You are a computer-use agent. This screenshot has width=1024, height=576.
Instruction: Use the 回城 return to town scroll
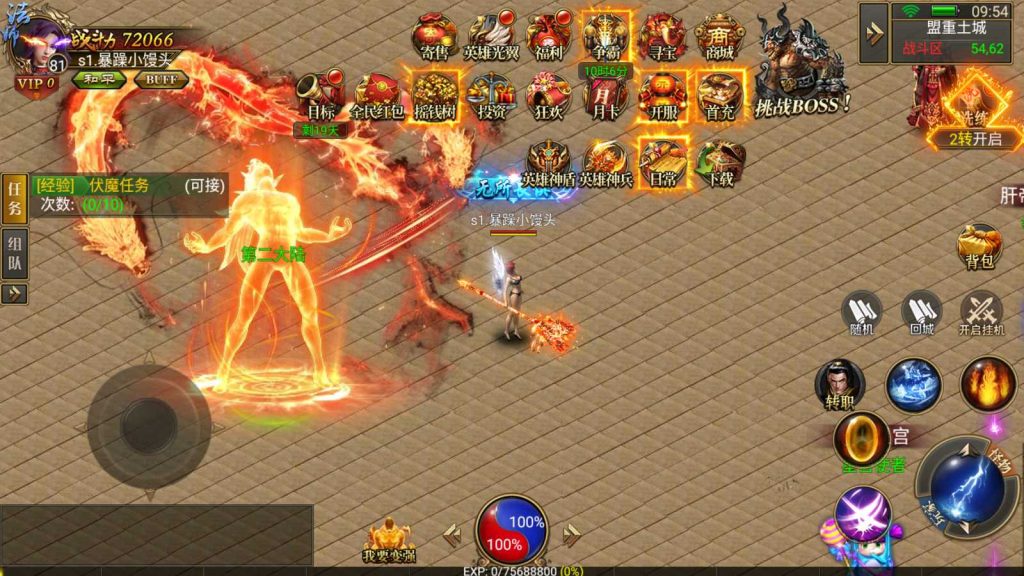click(x=921, y=313)
